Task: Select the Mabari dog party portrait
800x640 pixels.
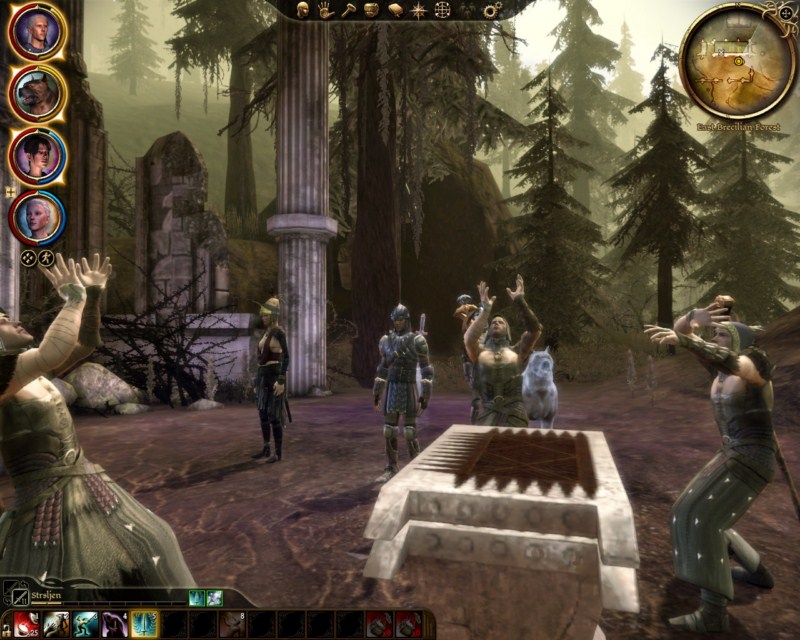Action: (38, 93)
